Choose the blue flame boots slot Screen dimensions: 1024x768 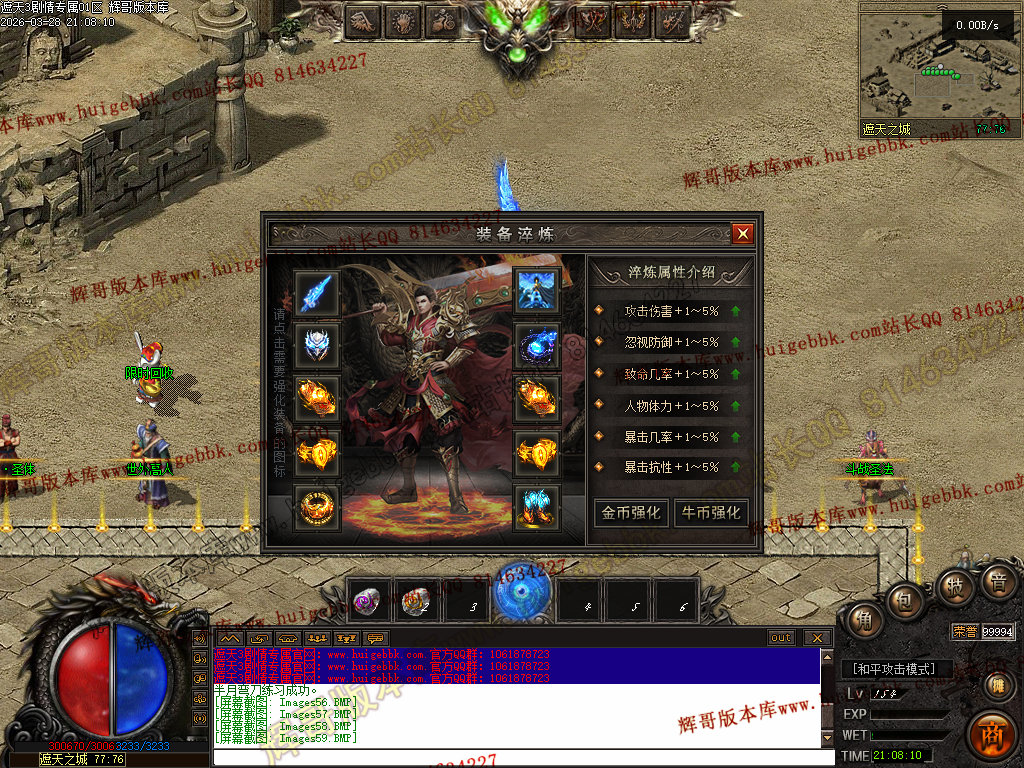537,507
